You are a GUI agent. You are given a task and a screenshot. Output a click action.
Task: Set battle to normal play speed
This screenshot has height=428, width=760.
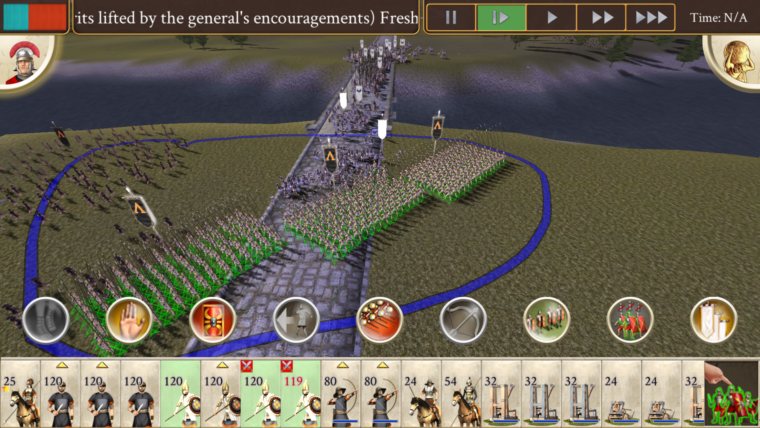click(551, 17)
